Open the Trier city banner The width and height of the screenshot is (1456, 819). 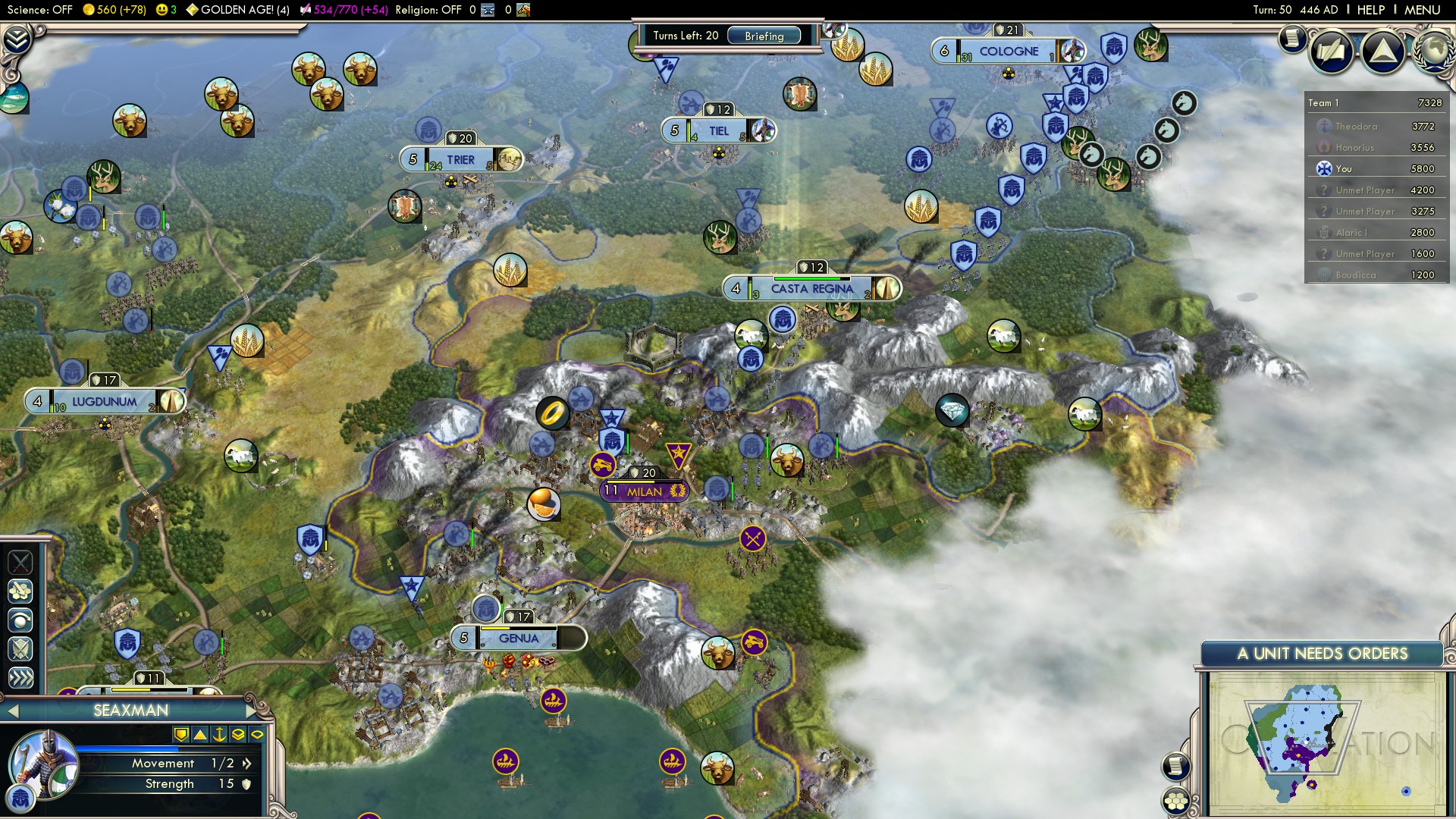[x=460, y=160]
